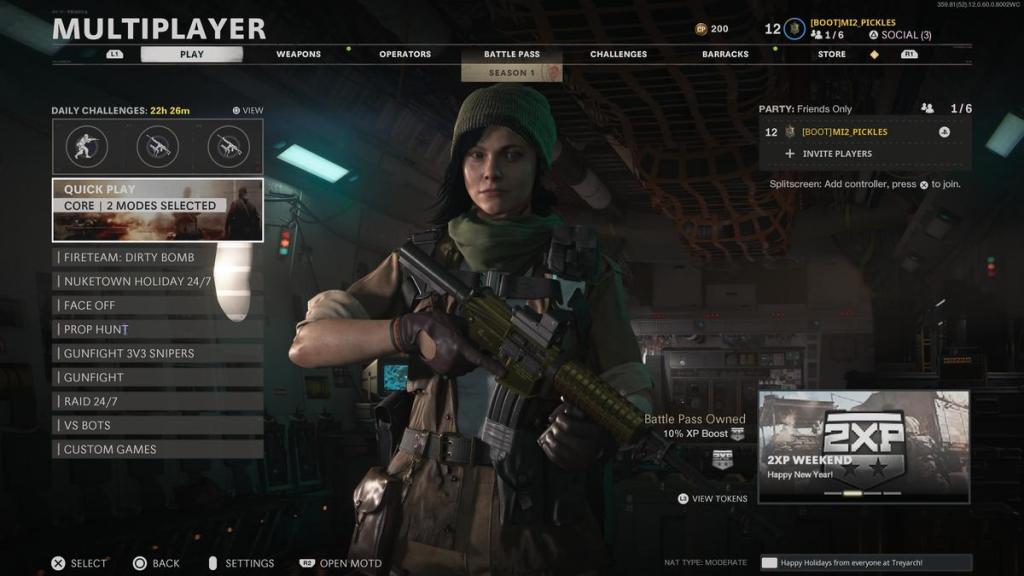Switch to the Weapons tab
The width and height of the screenshot is (1024, 576).
(297, 54)
